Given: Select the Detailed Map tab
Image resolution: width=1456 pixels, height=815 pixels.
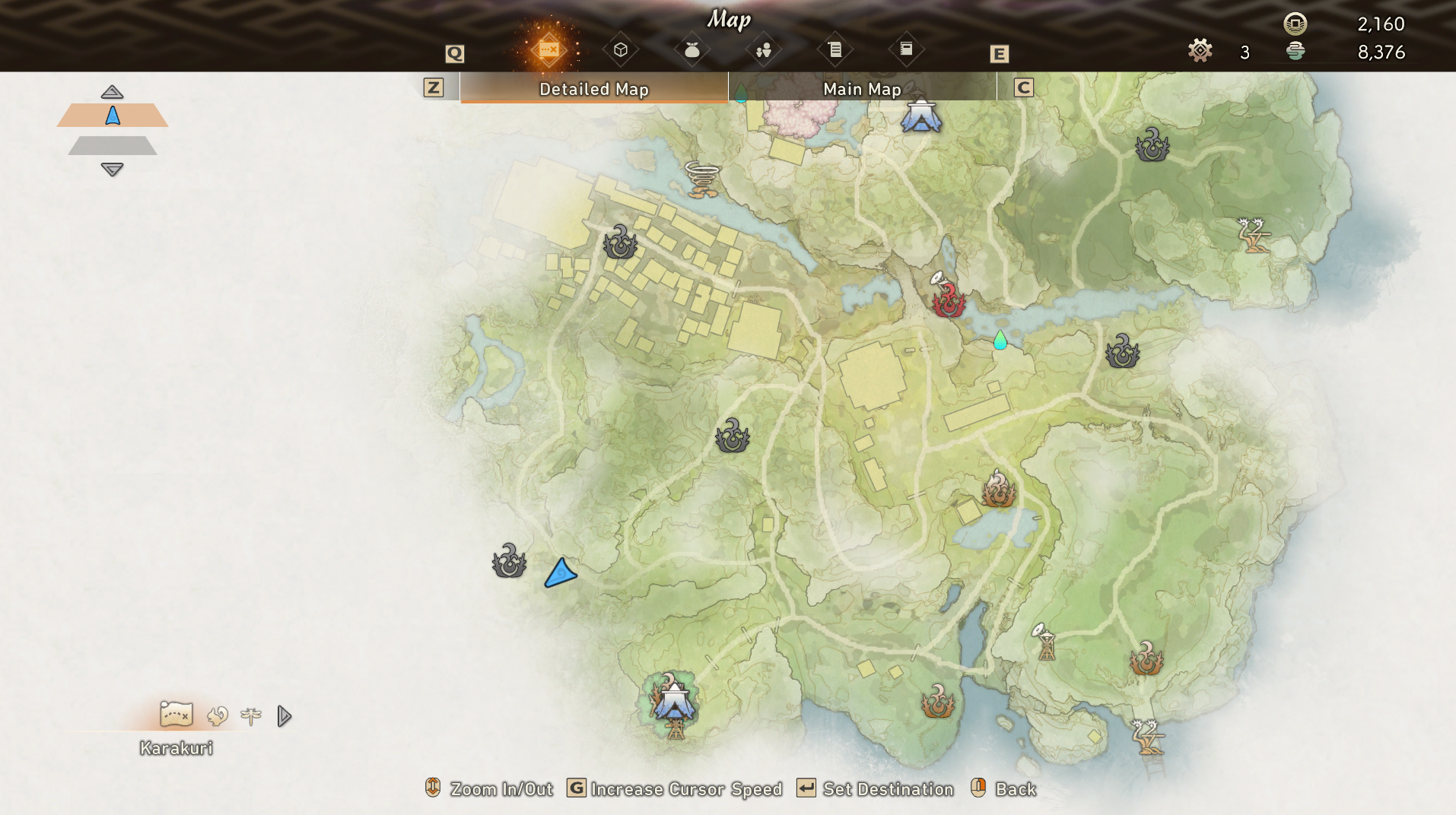Looking at the screenshot, I should point(593,89).
